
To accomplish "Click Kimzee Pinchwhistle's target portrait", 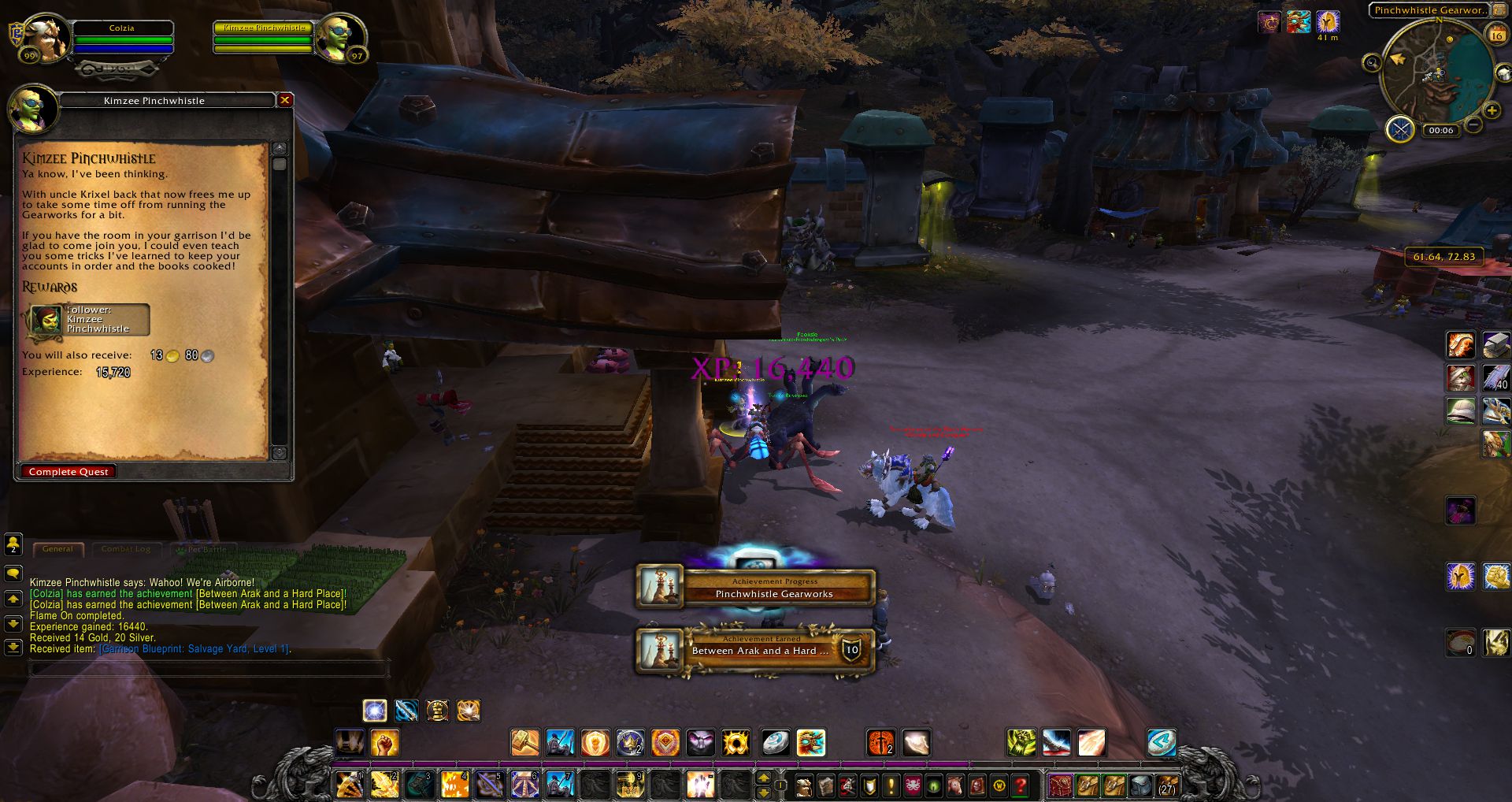I will (339, 38).
